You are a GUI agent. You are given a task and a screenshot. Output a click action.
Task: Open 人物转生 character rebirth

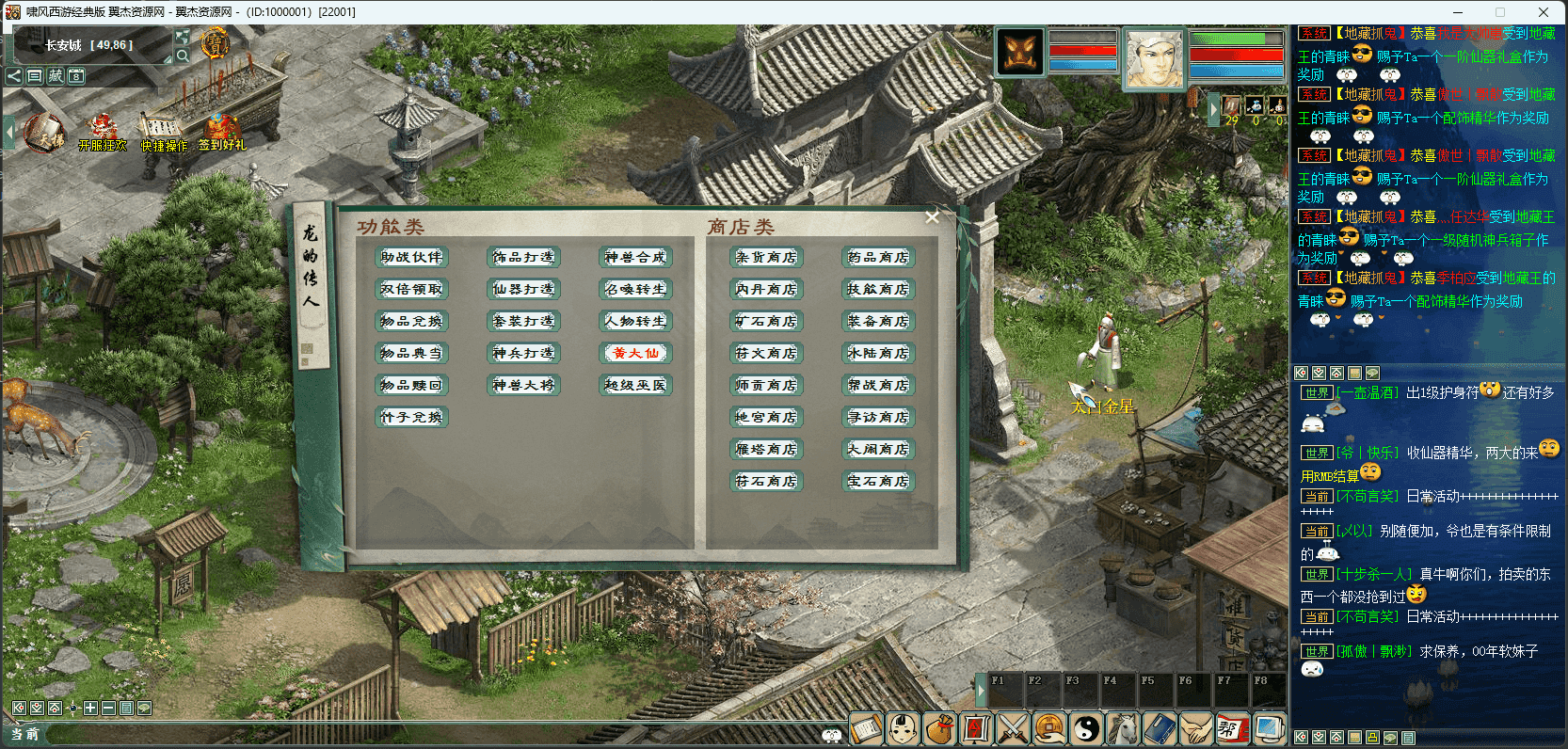pyautogui.click(x=635, y=321)
